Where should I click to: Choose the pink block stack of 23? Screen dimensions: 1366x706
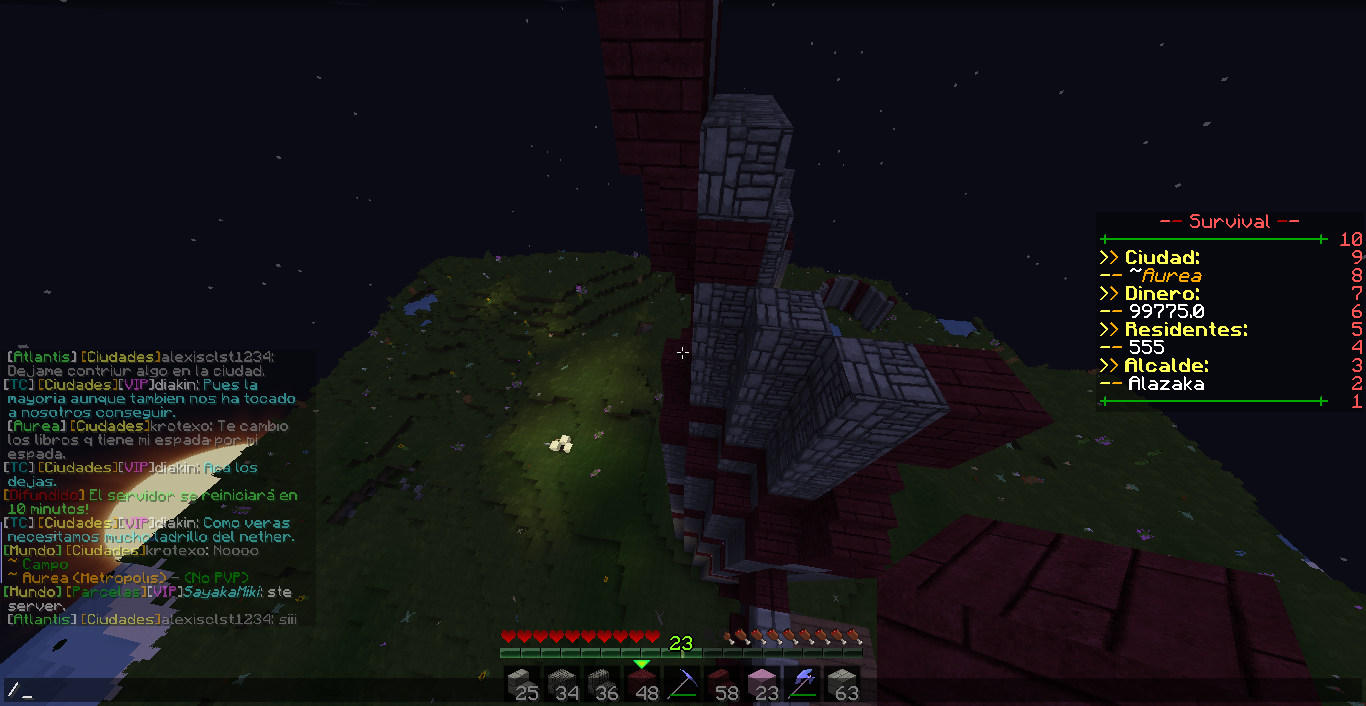(762, 683)
